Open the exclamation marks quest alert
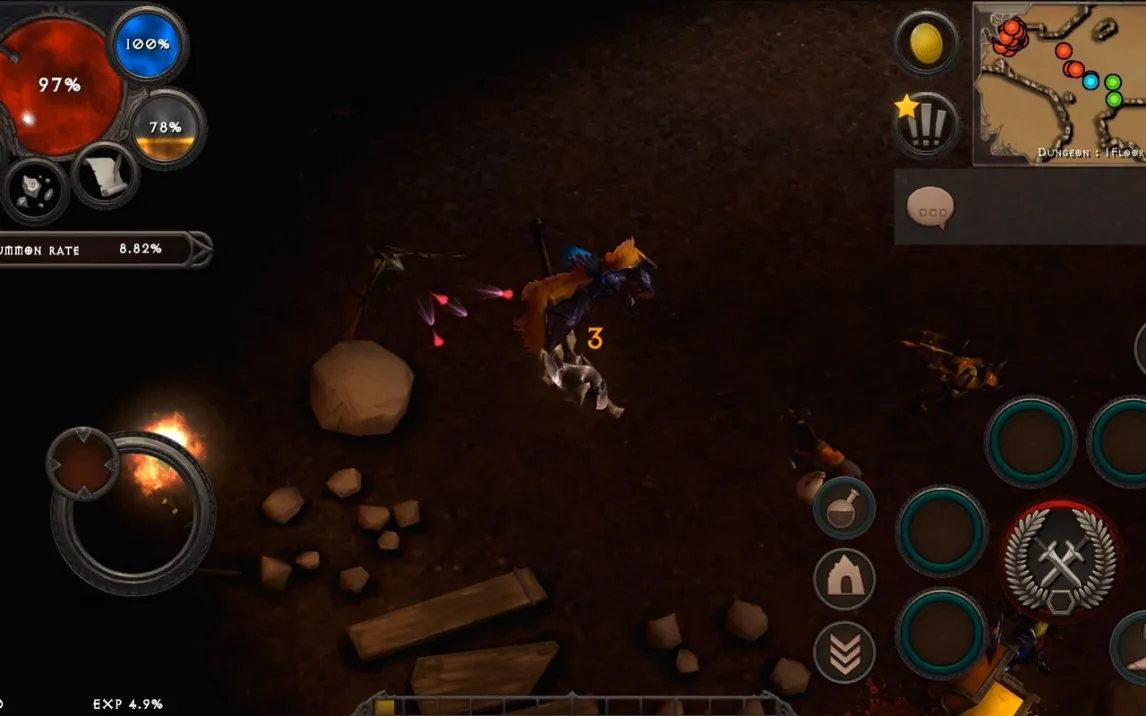Screen dimensions: 1146x716 click(926, 125)
